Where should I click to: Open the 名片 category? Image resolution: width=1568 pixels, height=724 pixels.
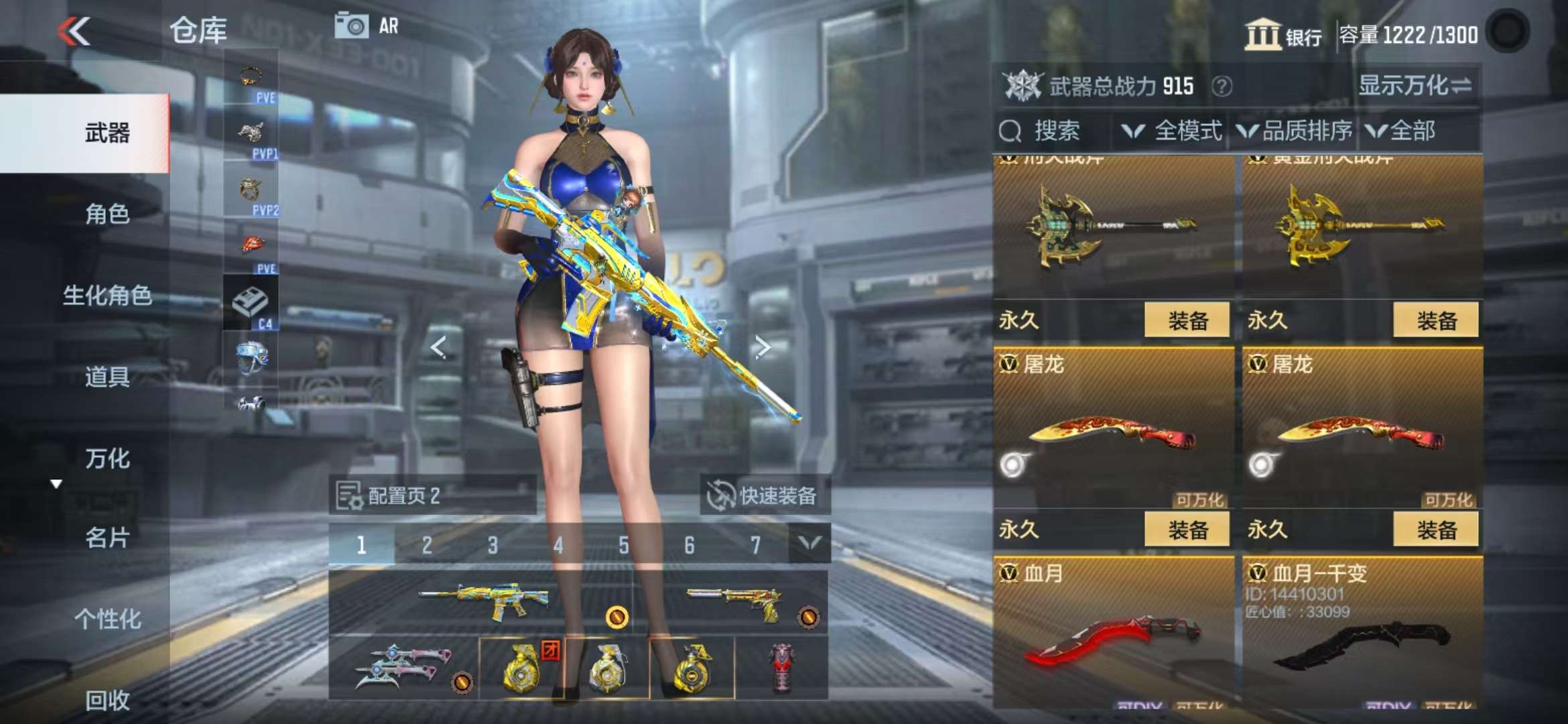107,538
